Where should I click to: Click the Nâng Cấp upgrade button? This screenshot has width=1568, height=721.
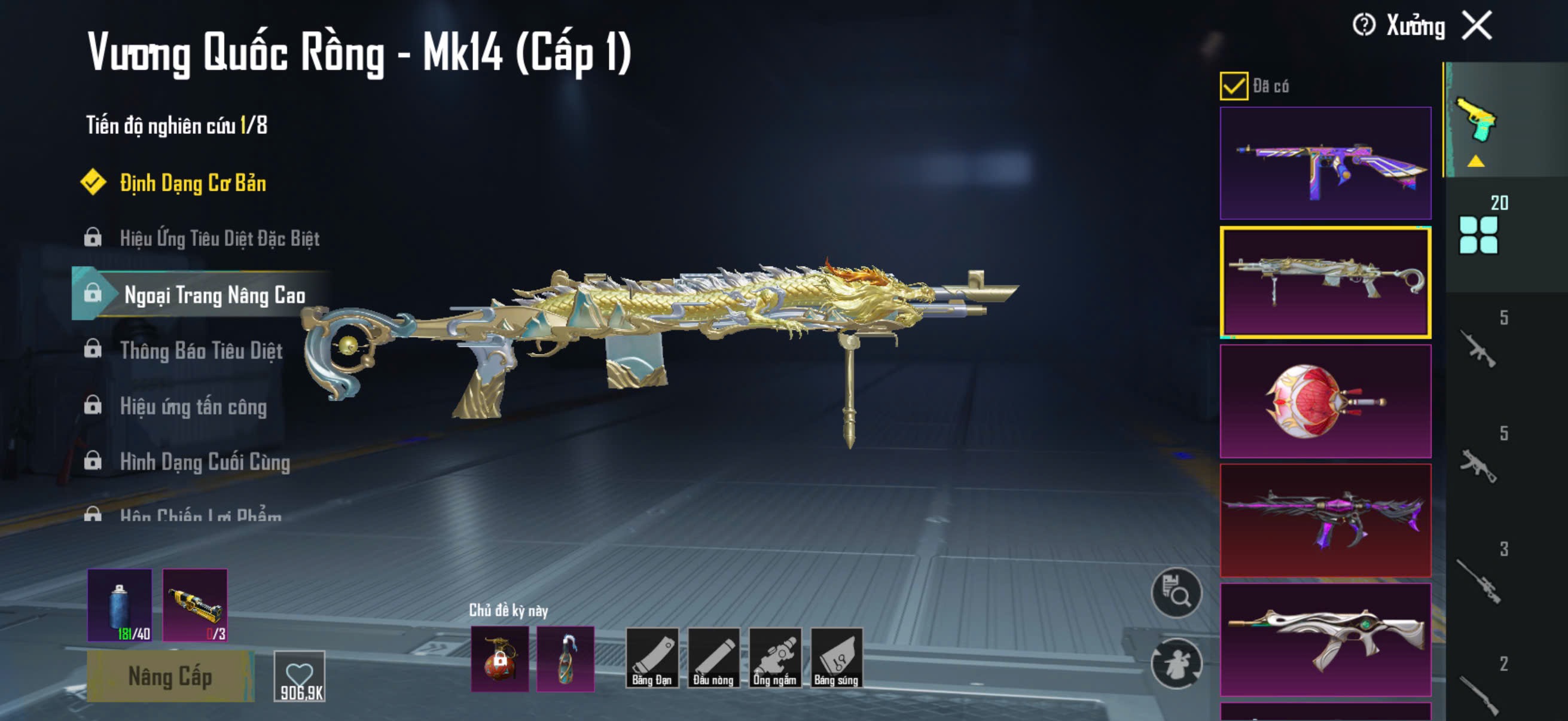[170, 677]
